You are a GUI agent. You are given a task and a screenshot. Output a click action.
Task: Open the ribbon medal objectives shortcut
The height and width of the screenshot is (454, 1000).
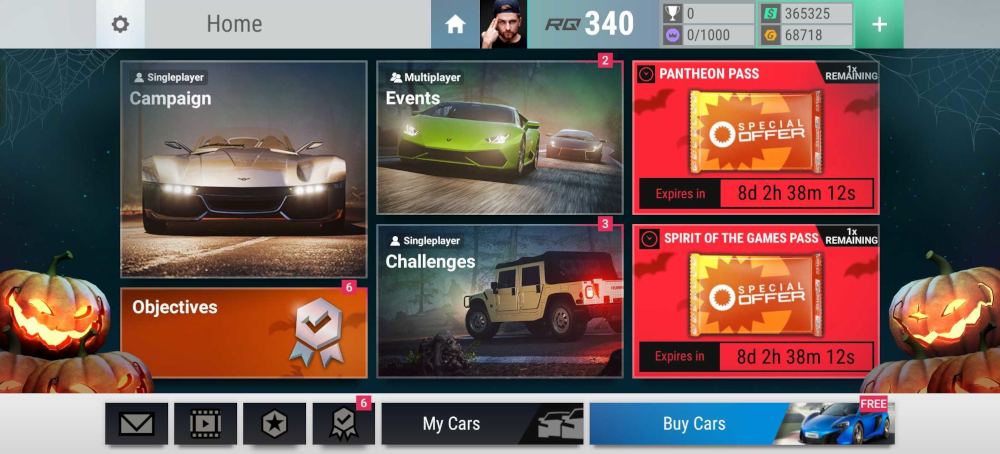point(343,424)
